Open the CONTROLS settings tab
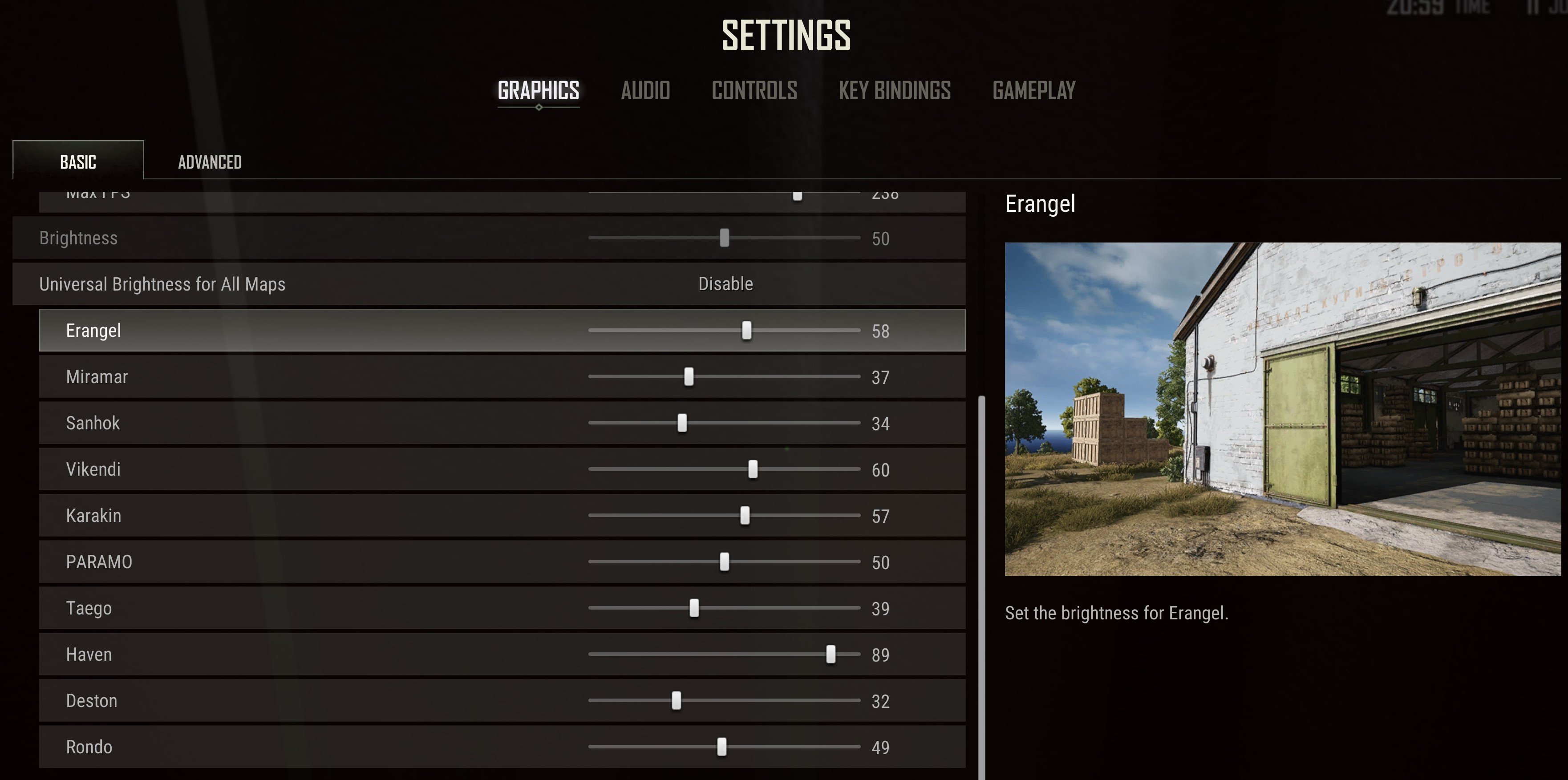1568x780 pixels. (755, 91)
